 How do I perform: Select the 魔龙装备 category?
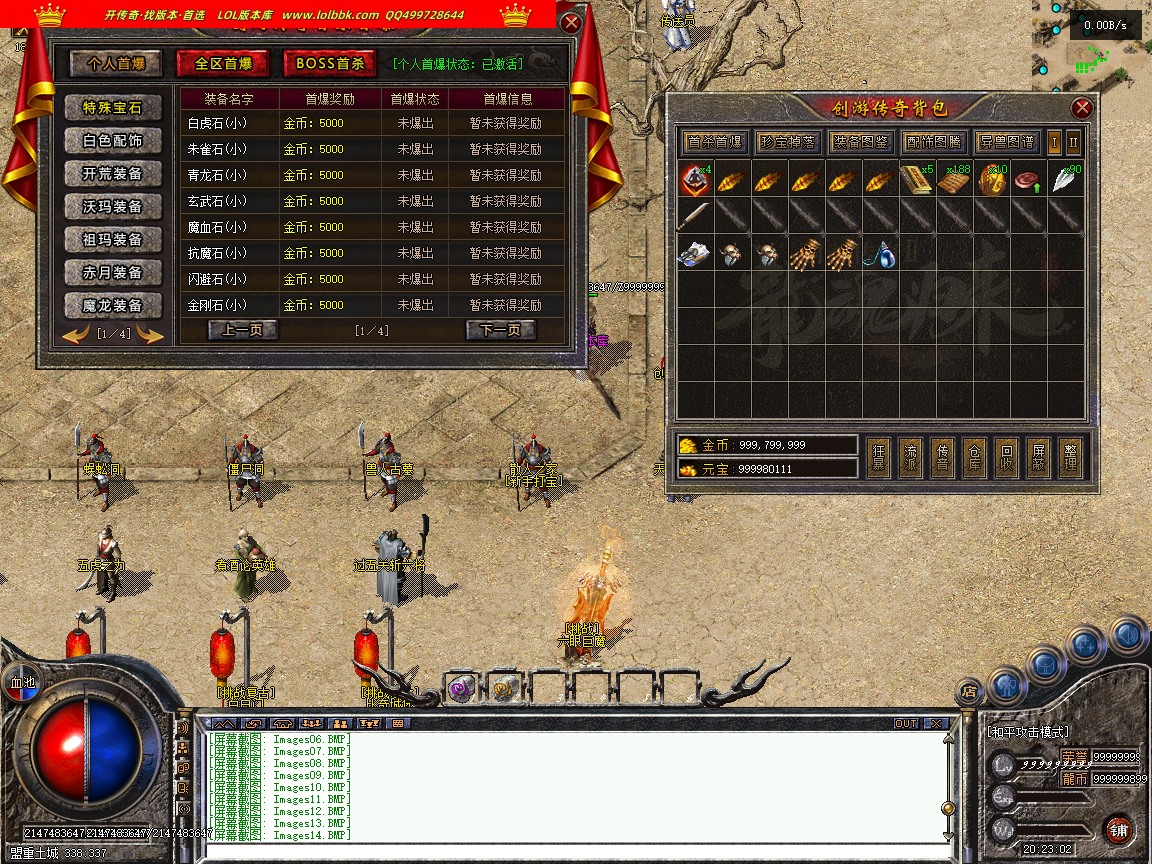(113, 305)
